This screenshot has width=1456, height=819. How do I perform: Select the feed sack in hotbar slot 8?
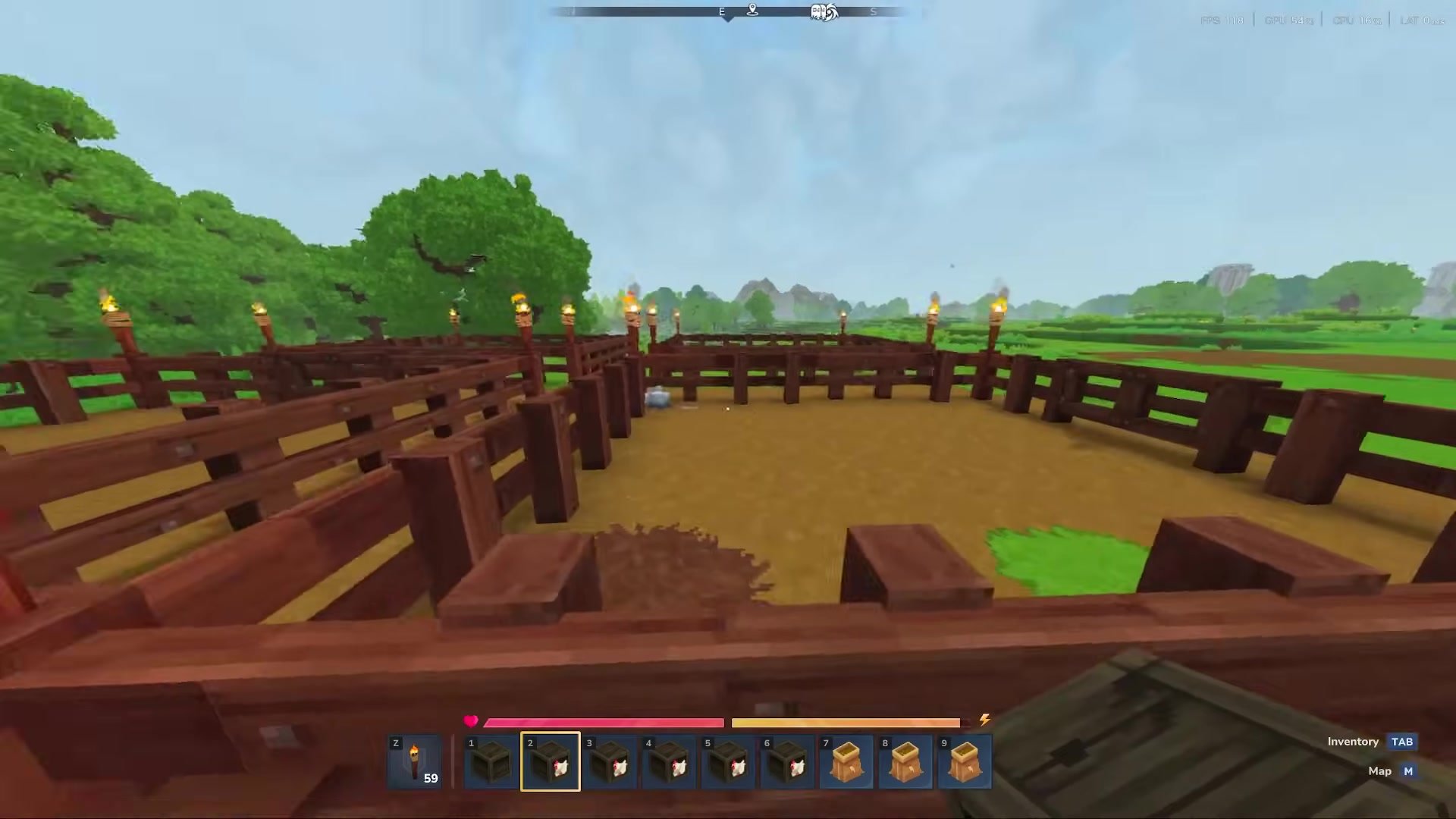pyautogui.click(x=905, y=761)
